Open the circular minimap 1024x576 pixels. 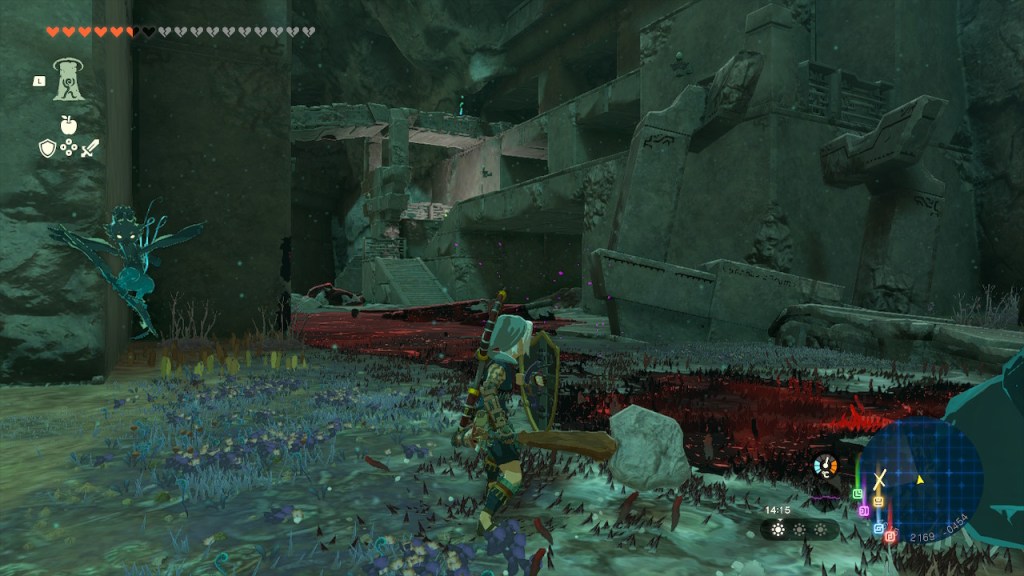pos(921,477)
